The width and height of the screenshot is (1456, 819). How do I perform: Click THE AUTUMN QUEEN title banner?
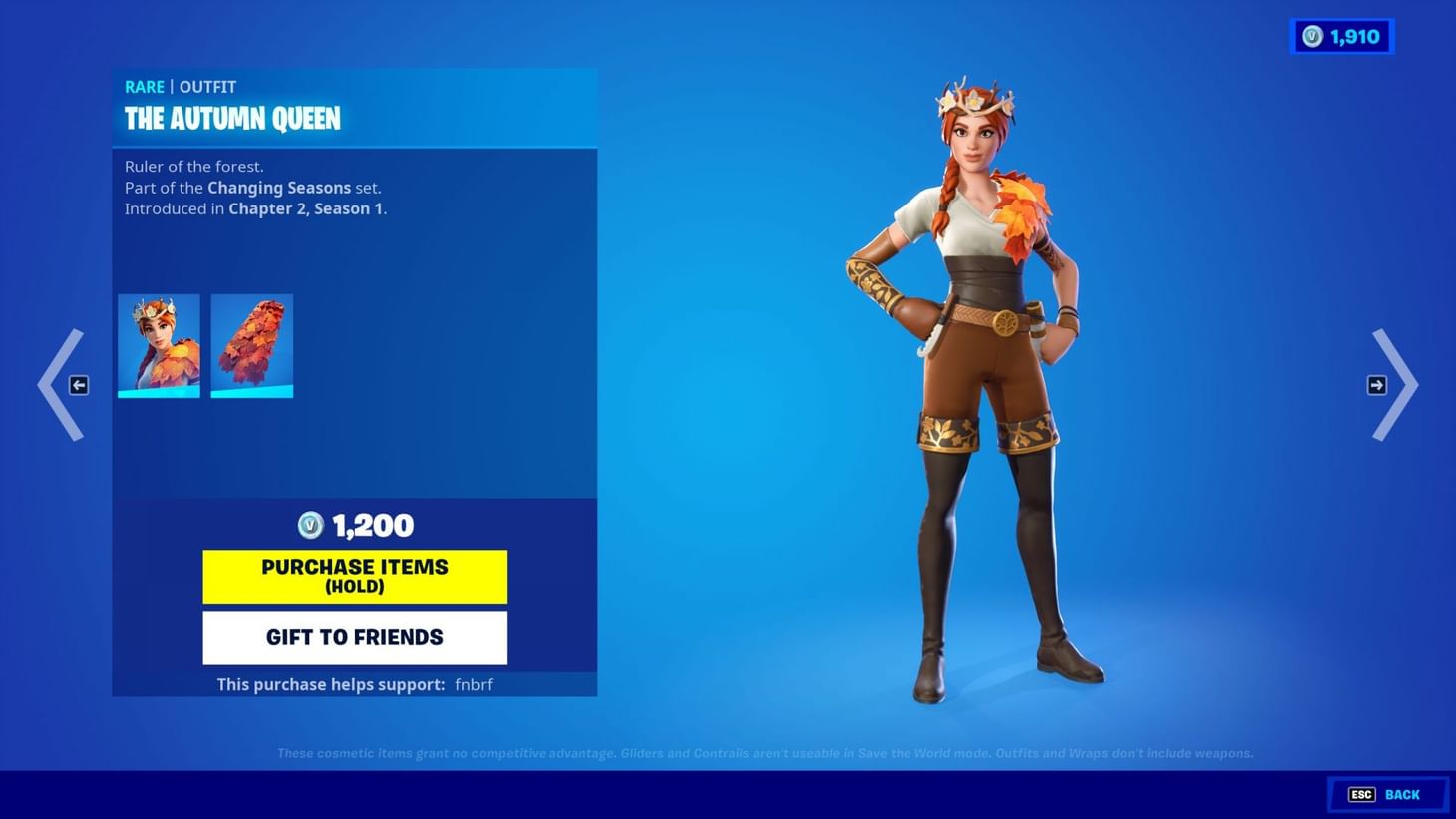pos(231,118)
